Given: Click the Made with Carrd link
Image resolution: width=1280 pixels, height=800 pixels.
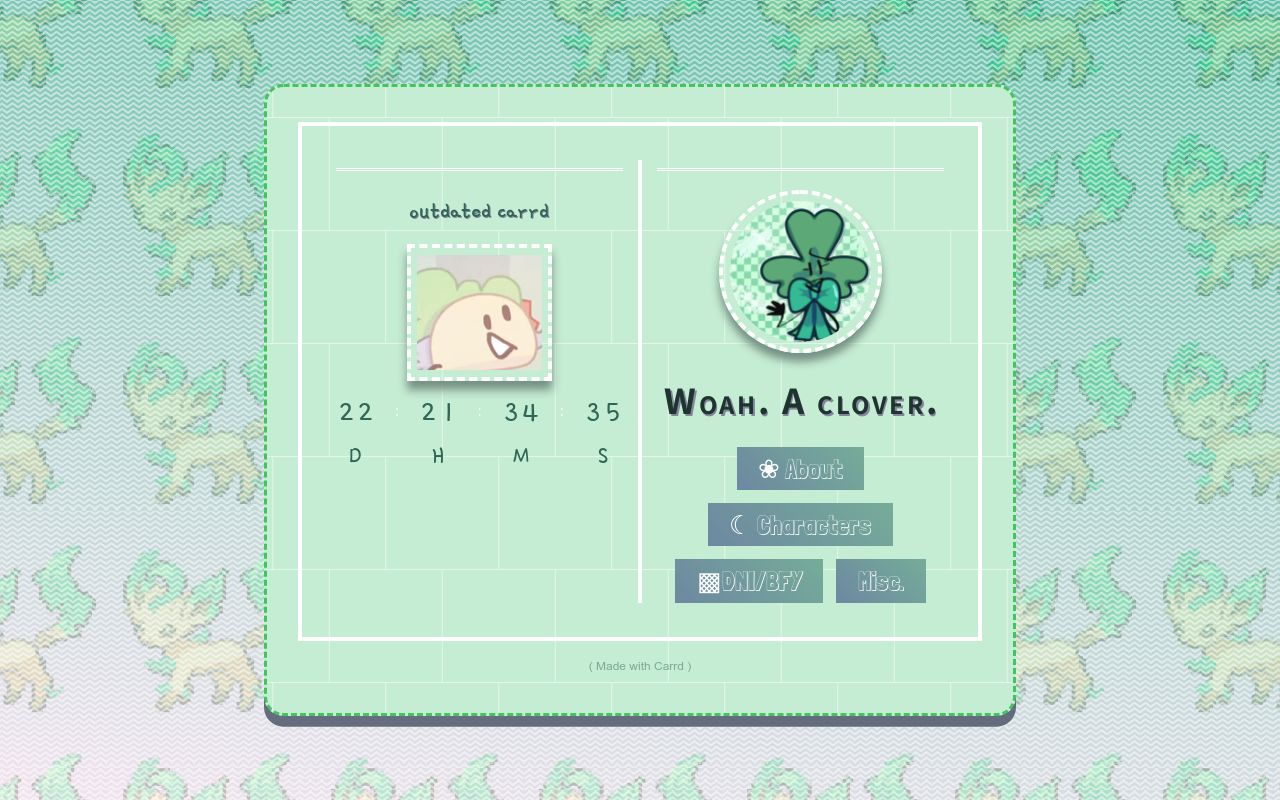Looking at the screenshot, I should 639,665.
